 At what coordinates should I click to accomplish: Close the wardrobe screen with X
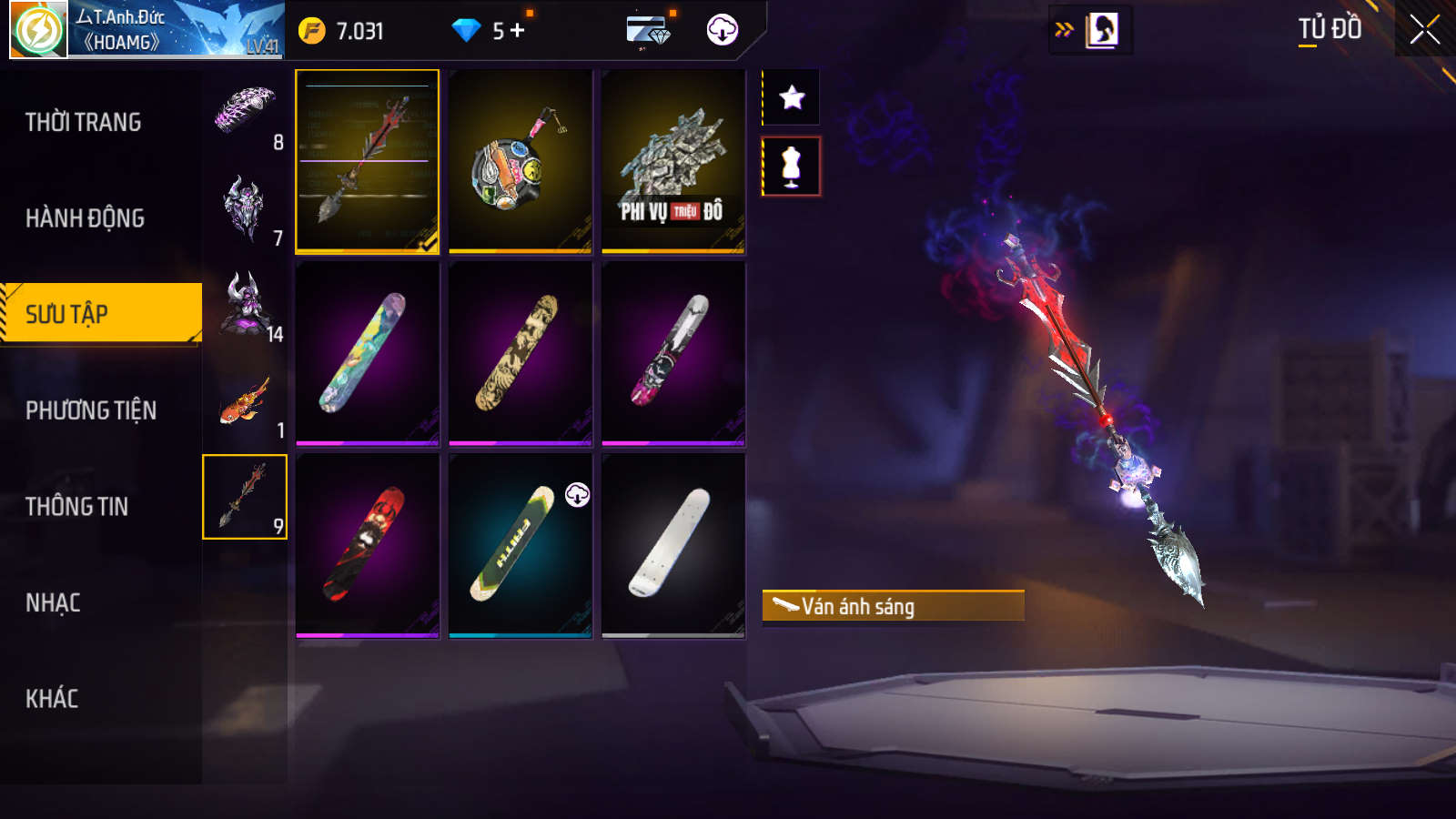pyautogui.click(x=1424, y=30)
